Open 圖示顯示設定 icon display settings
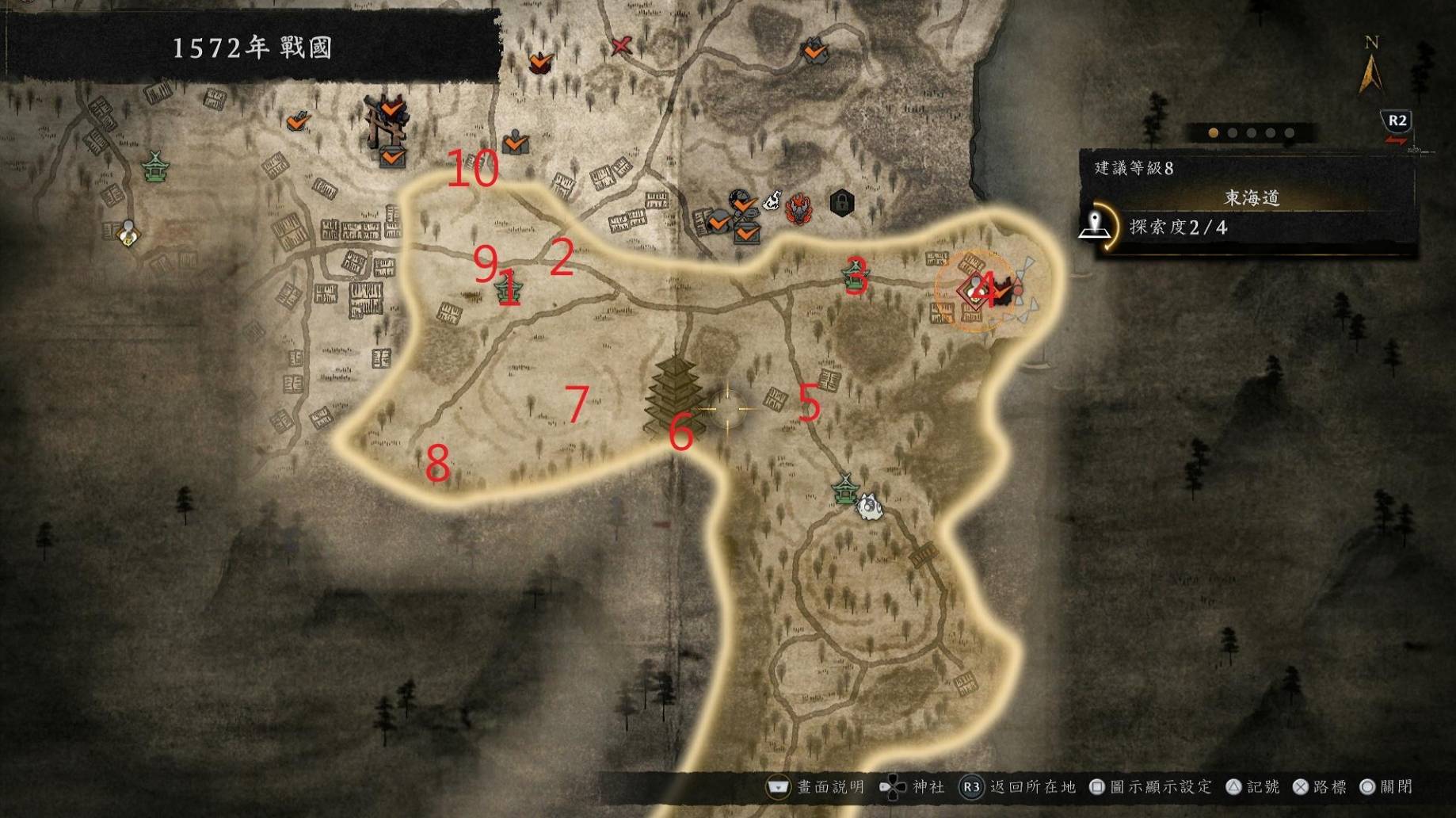The width and height of the screenshot is (1456, 818). click(x=1153, y=787)
